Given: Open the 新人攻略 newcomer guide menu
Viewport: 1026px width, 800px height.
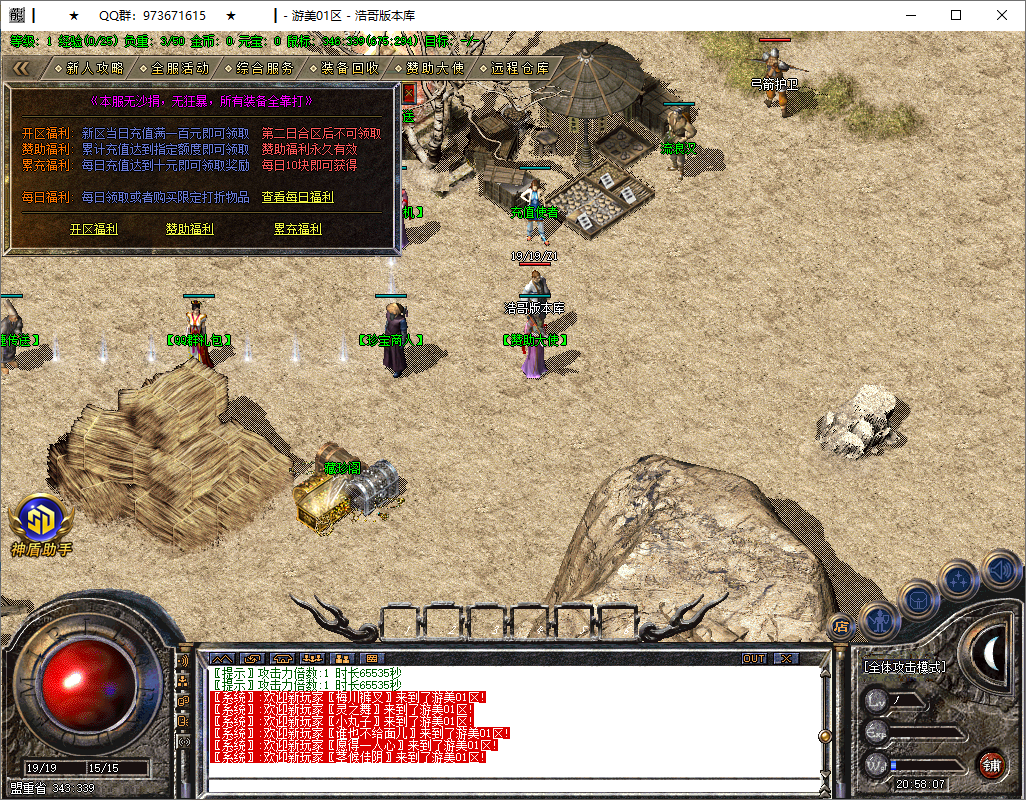Looking at the screenshot, I should click(95, 68).
